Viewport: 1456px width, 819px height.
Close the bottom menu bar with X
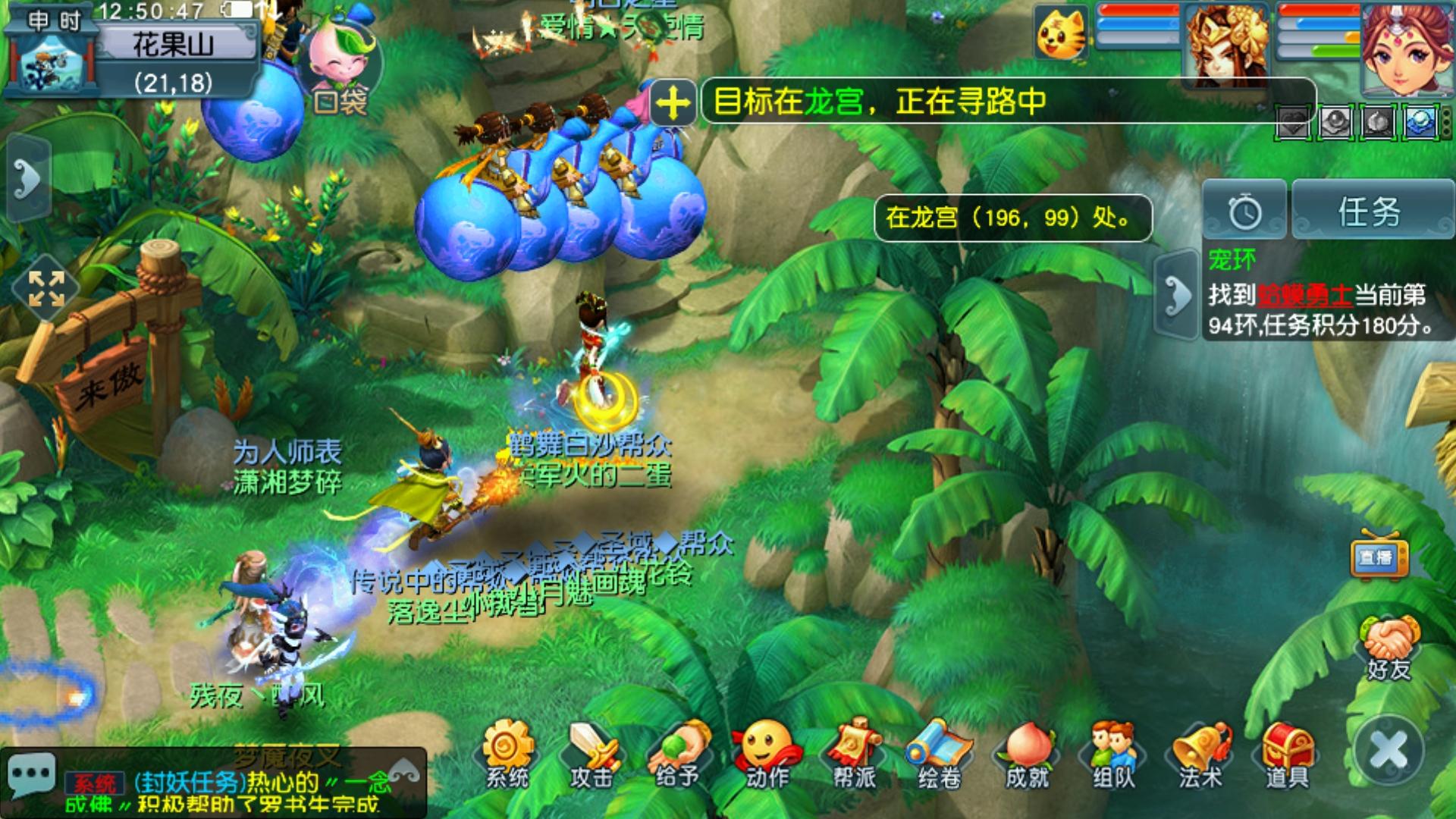pyautogui.click(x=1389, y=751)
